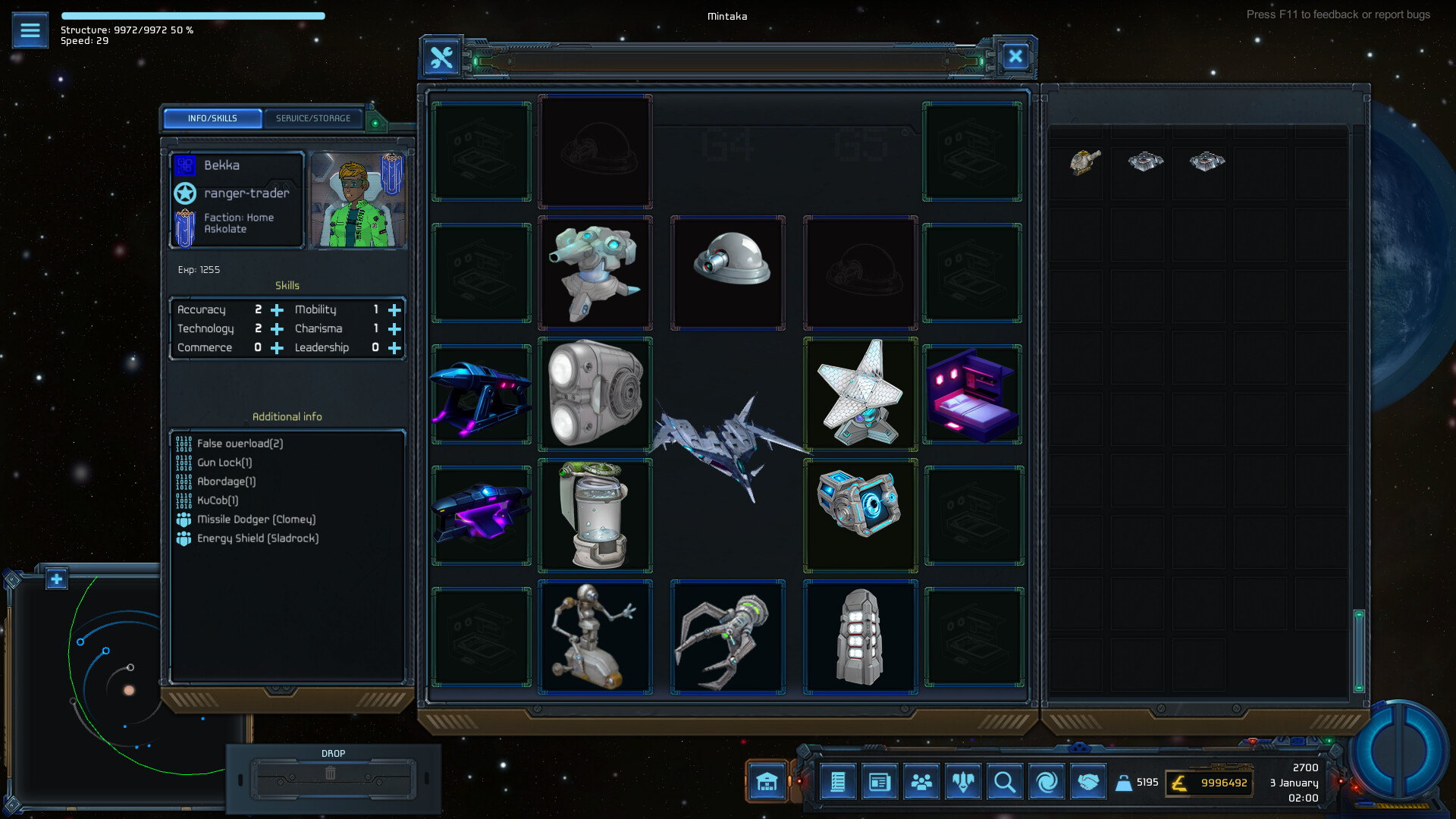Open the news panel icon
The image size is (1456, 819).
point(880,782)
